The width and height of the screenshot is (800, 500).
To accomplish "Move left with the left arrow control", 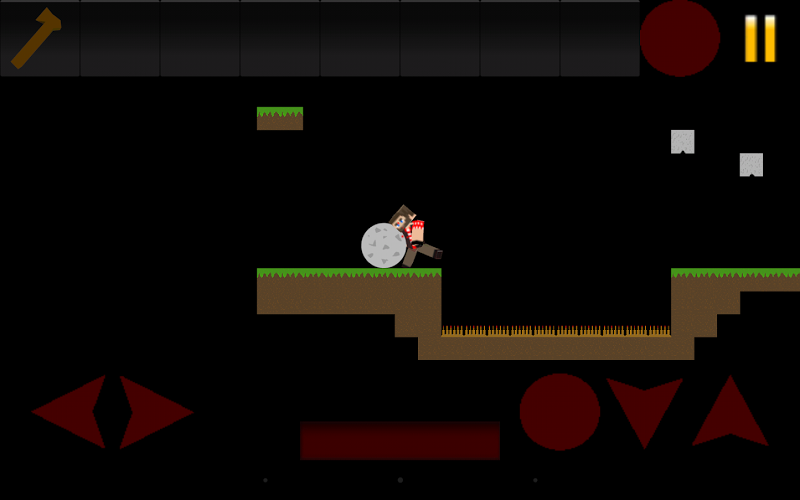I will 72,411.
